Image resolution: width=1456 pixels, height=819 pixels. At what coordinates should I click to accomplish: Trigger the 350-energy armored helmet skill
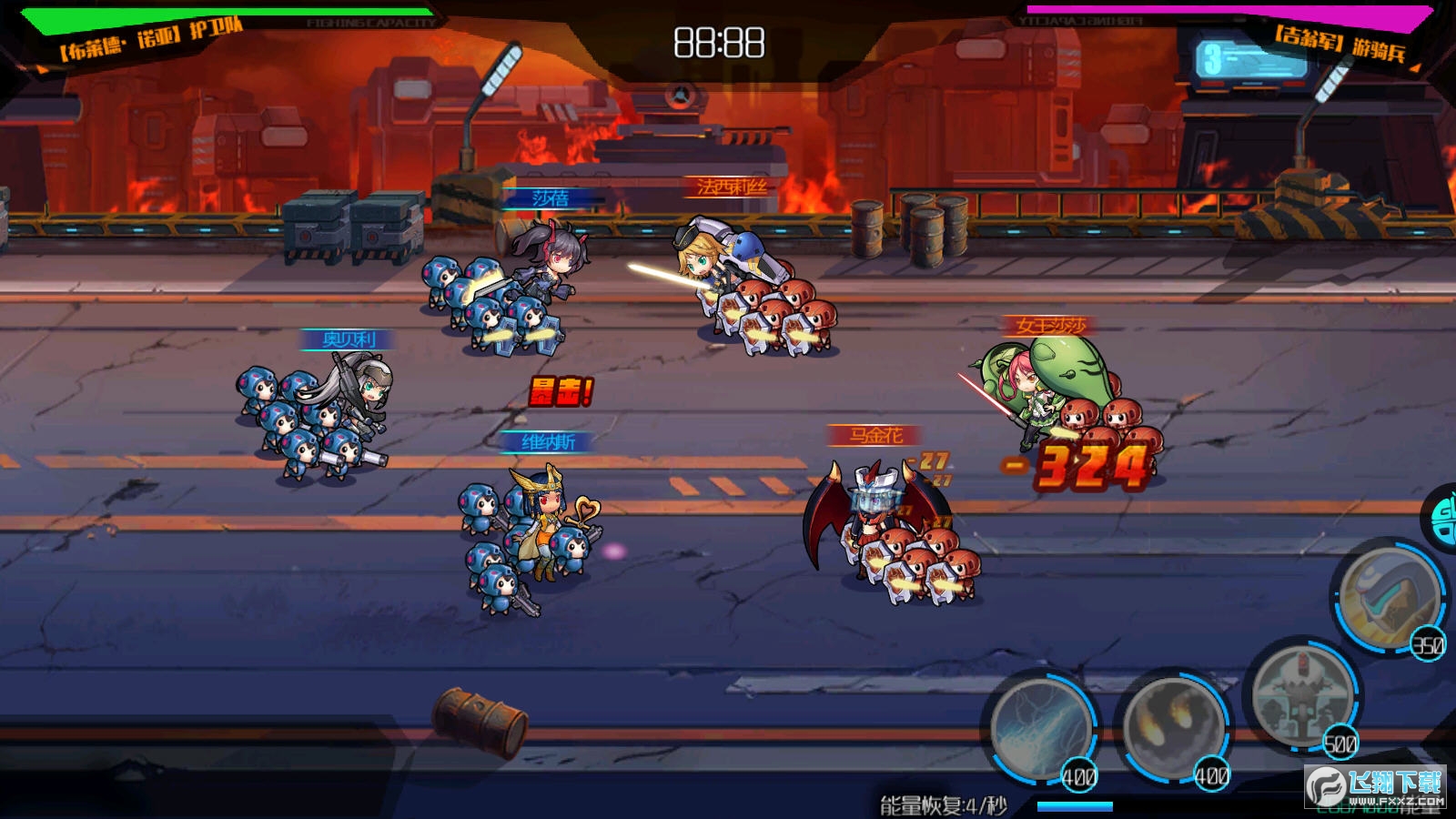(1389, 598)
